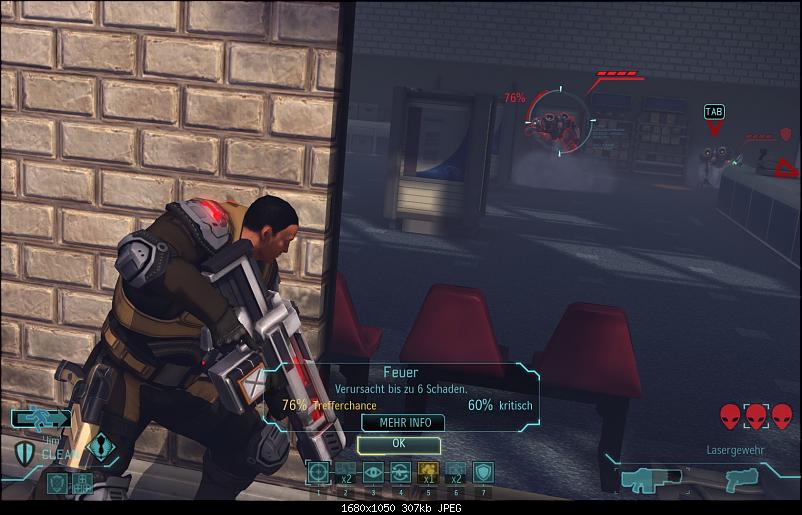Use the yellow highlighted ability icon
Viewport: 802px width, 515px height.
coord(428,472)
